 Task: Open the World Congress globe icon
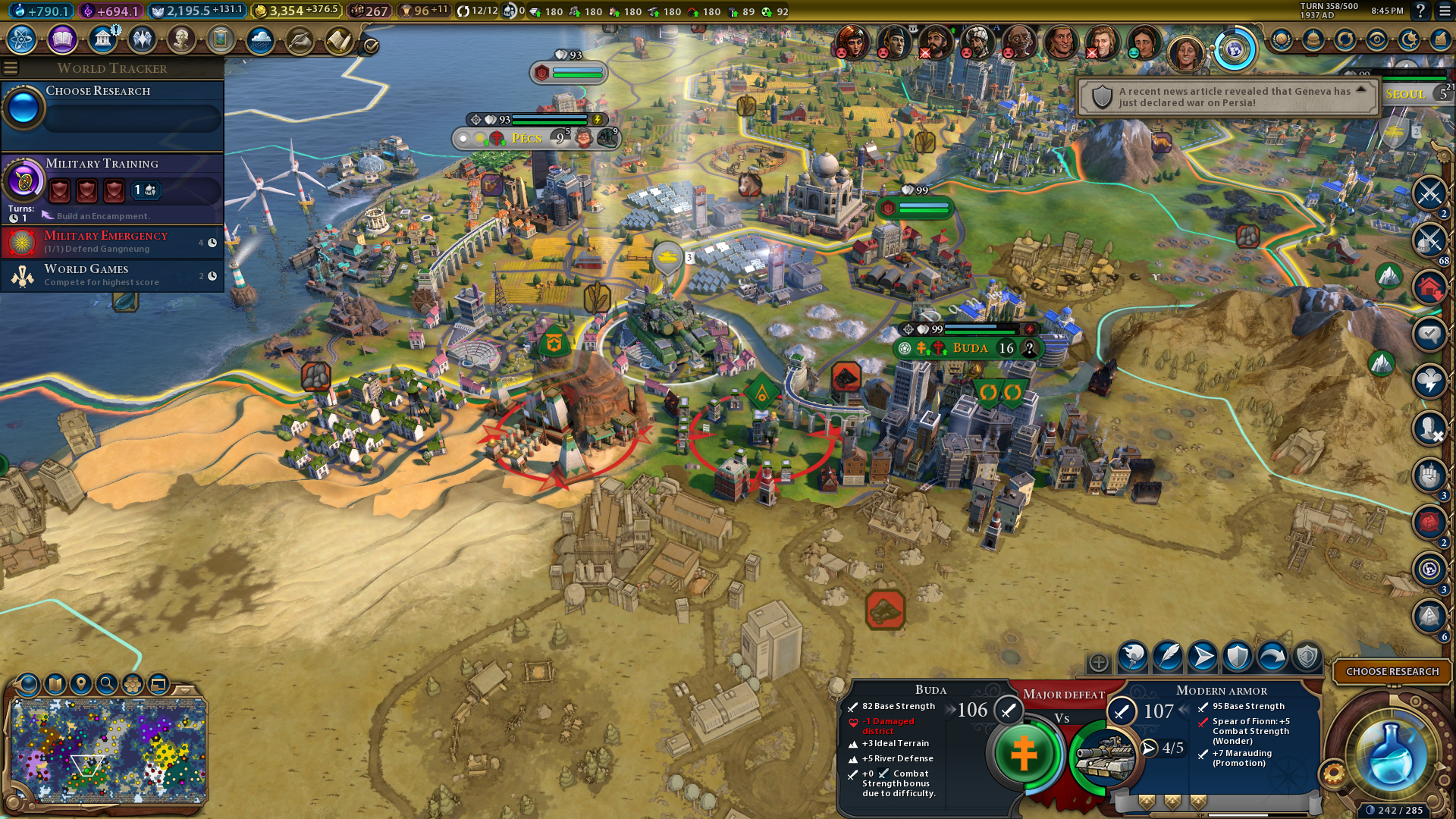(x=1234, y=50)
